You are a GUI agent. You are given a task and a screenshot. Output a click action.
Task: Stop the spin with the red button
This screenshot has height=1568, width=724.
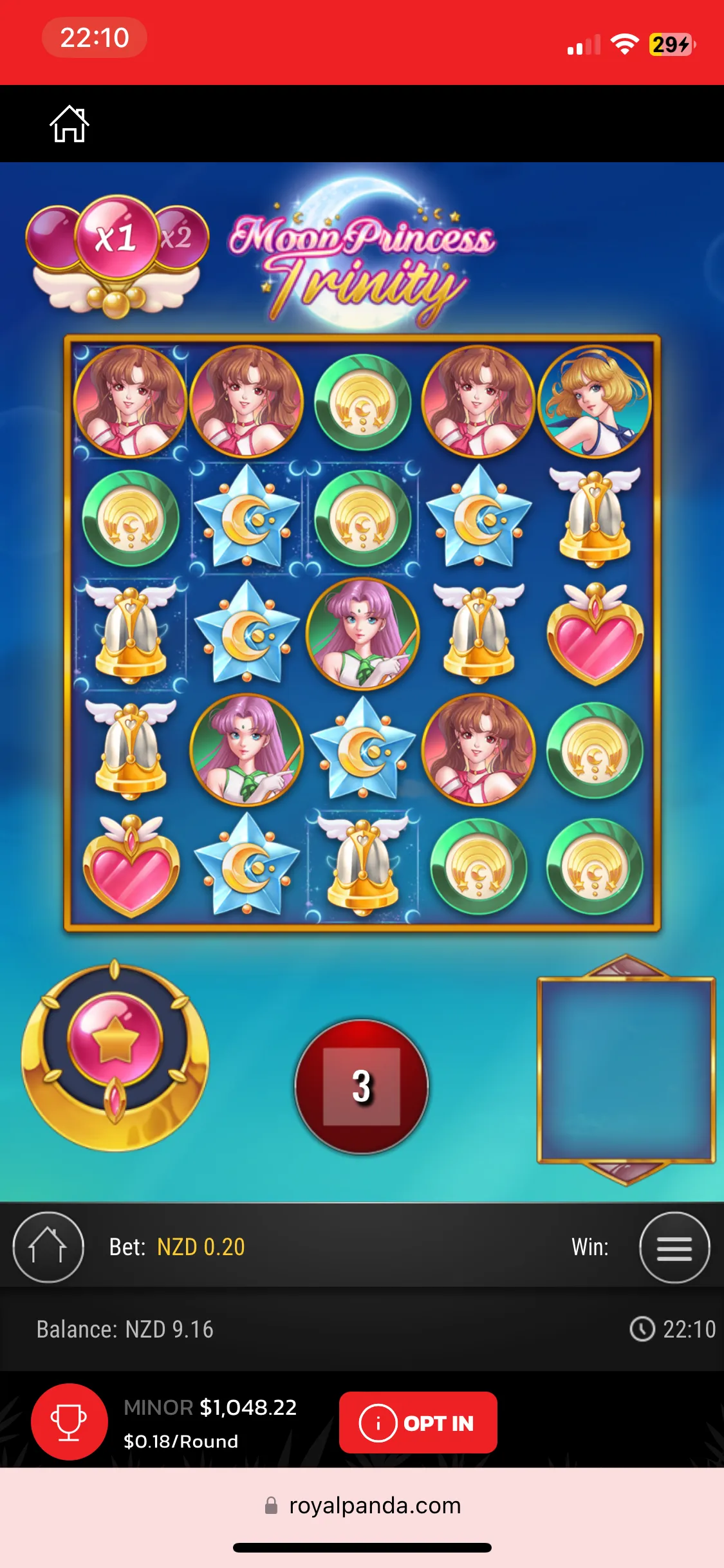click(x=362, y=1086)
